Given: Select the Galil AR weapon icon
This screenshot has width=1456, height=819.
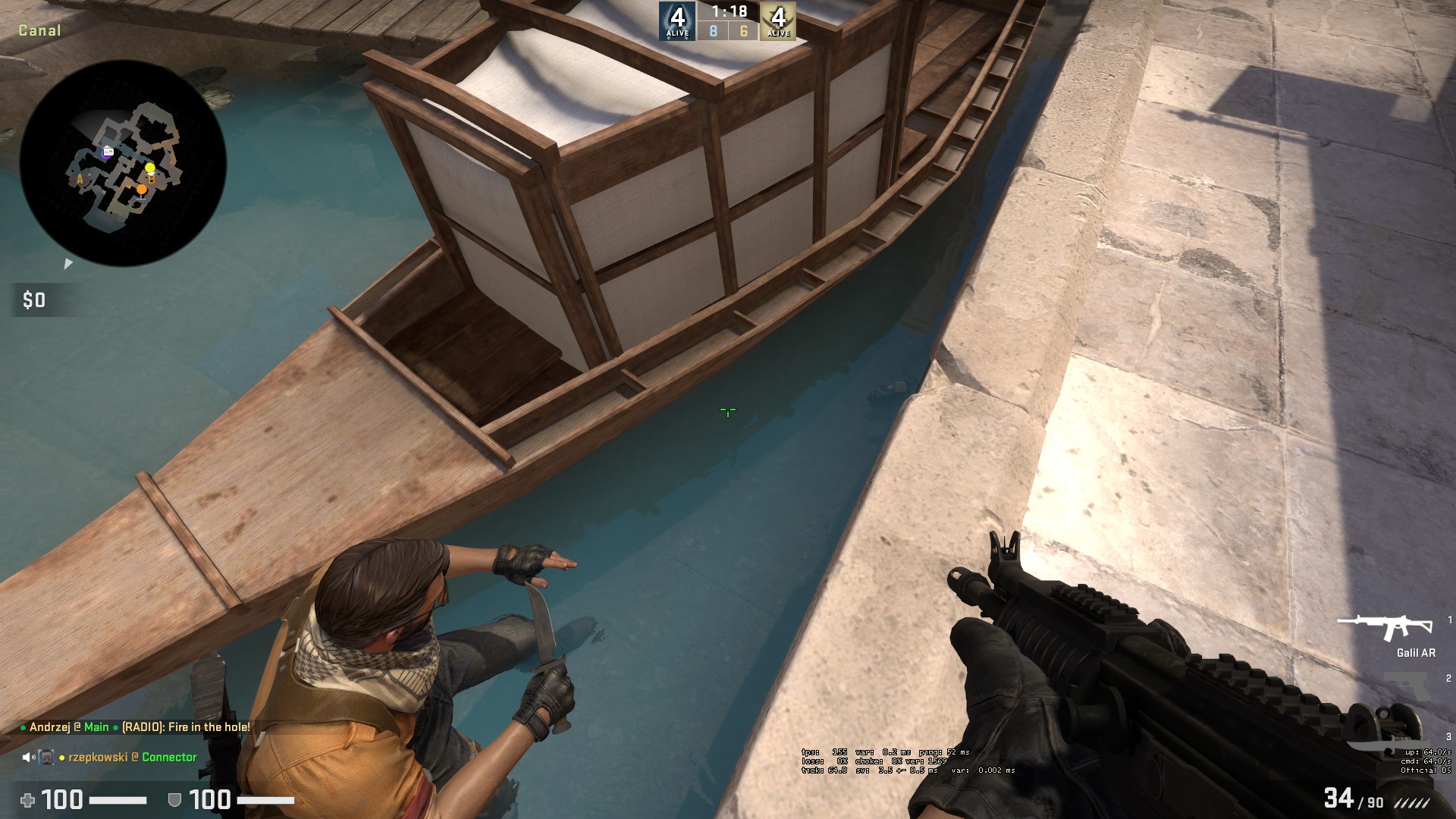Looking at the screenshot, I should coord(1384,624).
